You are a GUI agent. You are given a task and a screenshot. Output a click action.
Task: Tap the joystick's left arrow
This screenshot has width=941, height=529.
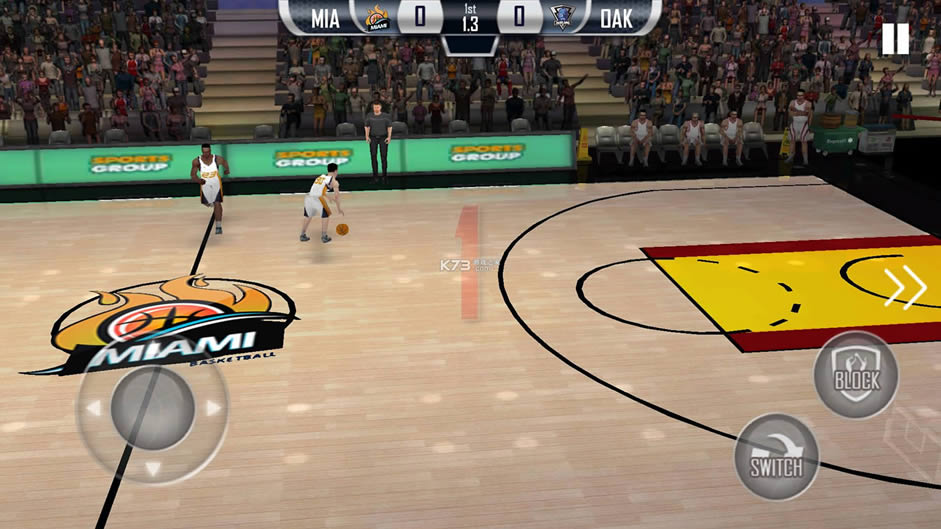(93, 408)
